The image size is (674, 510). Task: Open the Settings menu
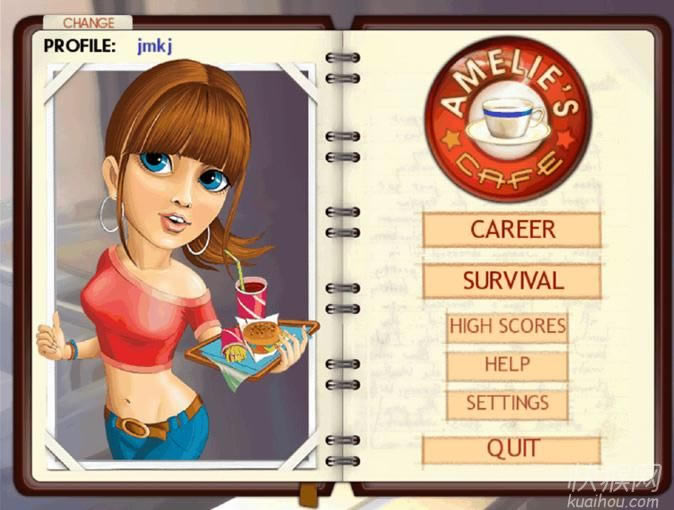tap(507, 404)
